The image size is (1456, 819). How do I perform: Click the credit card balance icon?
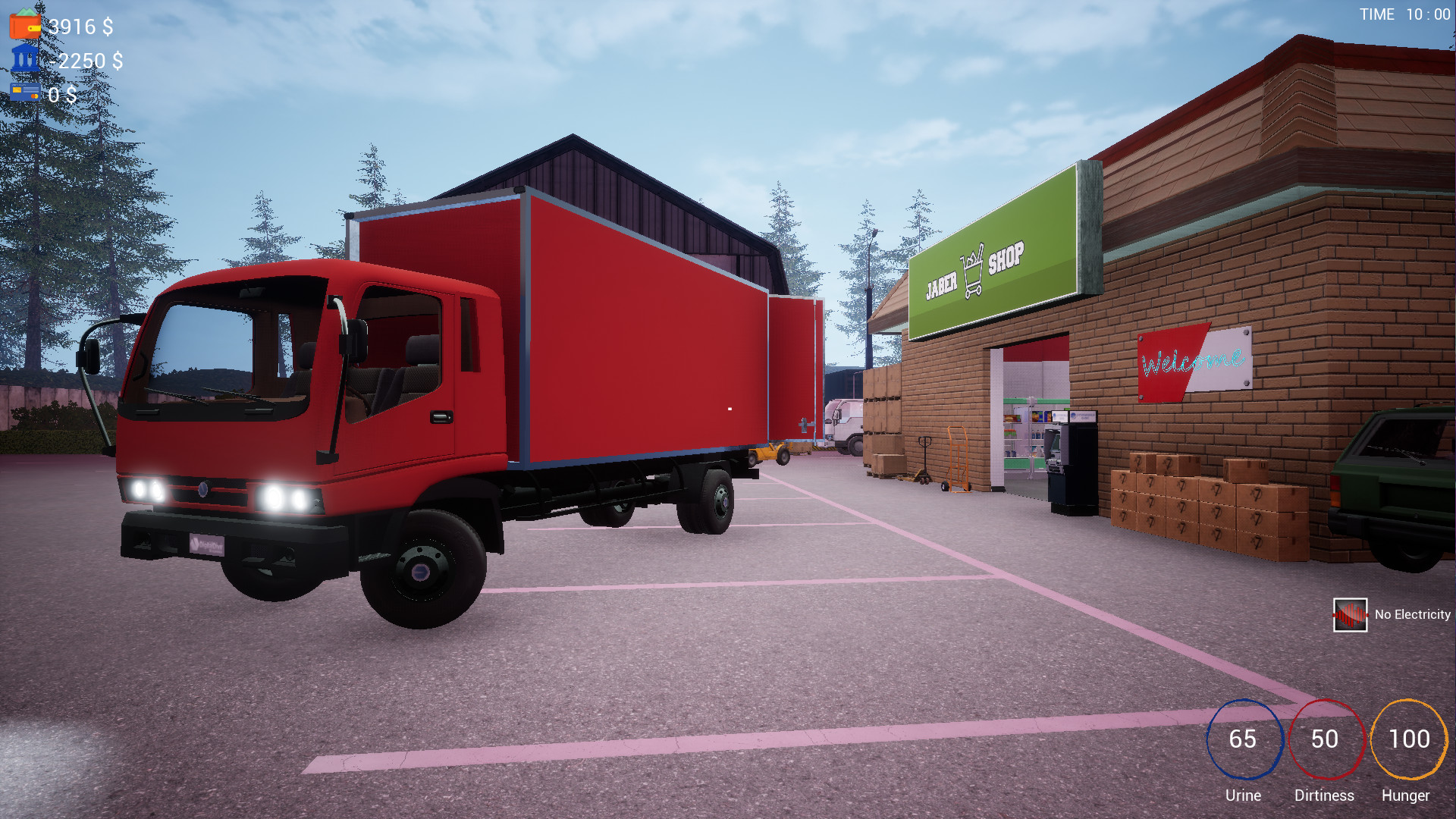point(25,93)
